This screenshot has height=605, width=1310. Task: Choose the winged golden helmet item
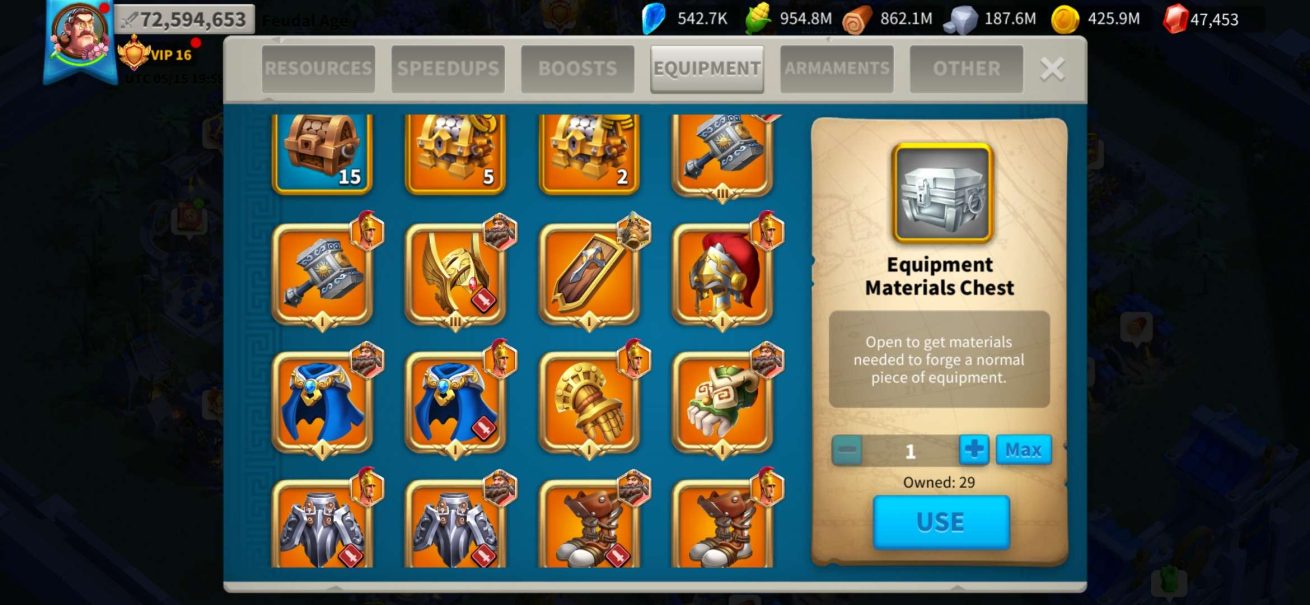pyautogui.click(x=455, y=274)
